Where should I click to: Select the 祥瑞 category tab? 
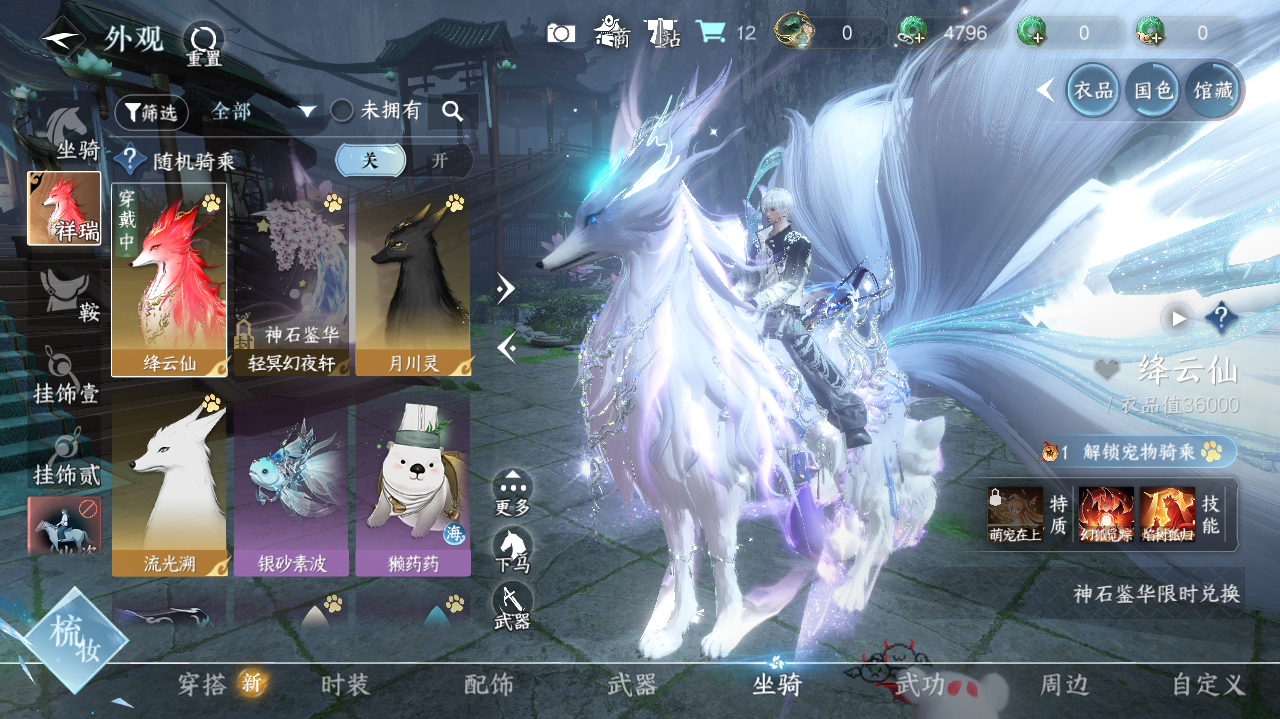coord(64,208)
